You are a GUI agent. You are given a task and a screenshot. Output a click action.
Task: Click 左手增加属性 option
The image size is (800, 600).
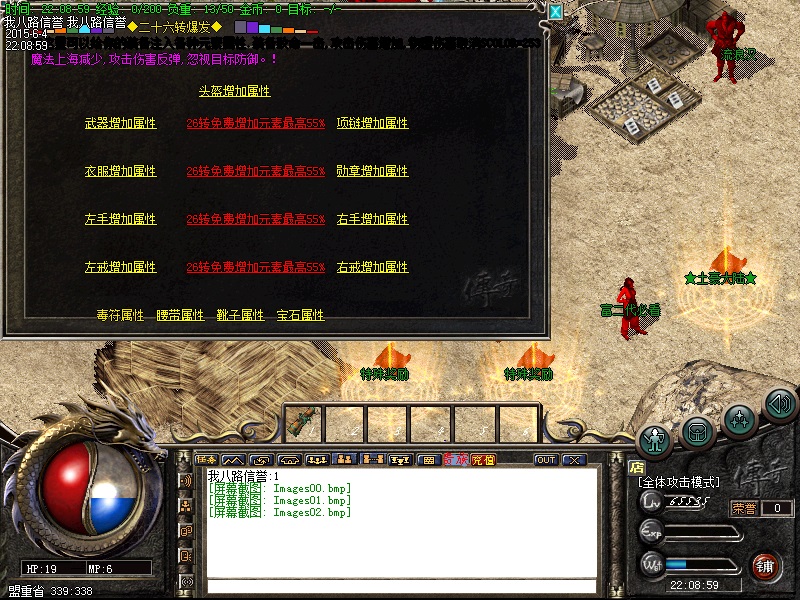pyautogui.click(x=121, y=219)
